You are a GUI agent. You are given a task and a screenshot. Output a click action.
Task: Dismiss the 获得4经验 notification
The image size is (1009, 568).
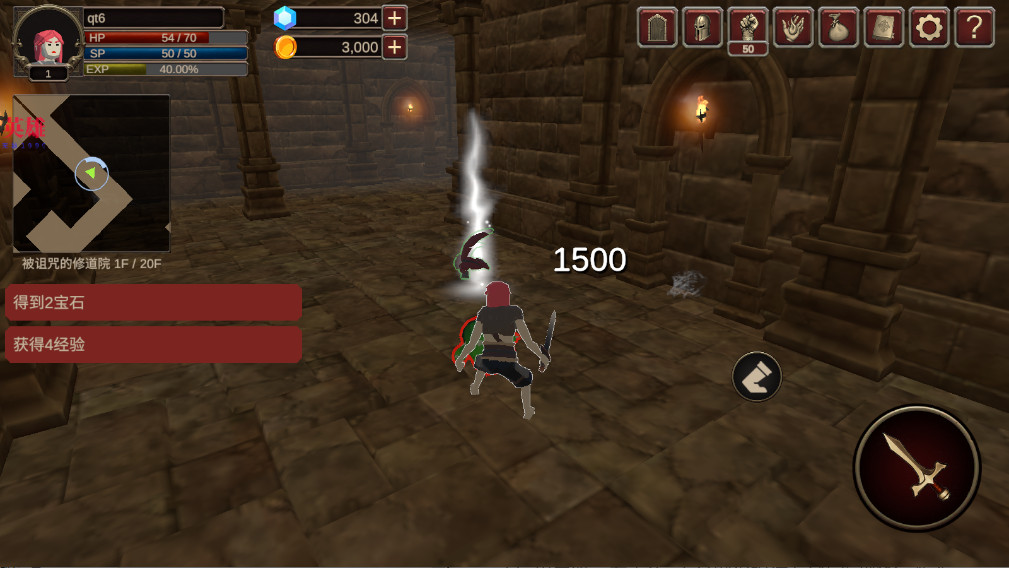(x=153, y=344)
